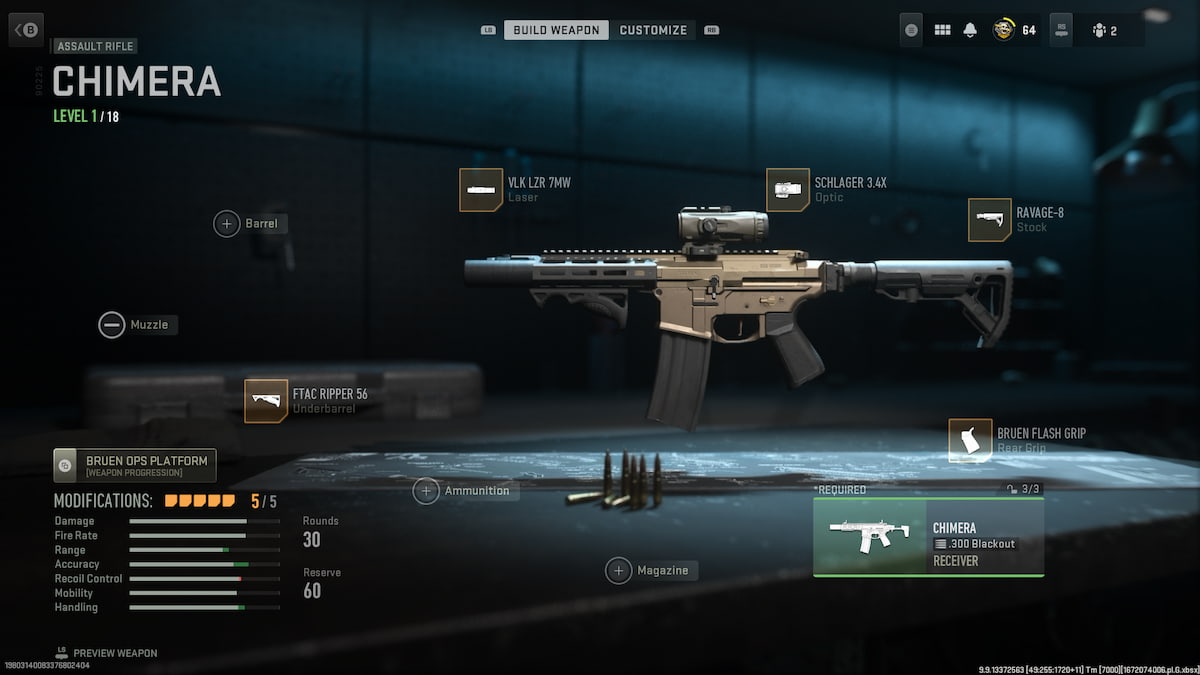Viewport: 1200px width, 675px height.
Task: Open the Bruen Flash Grip rear grip
Action: [970, 441]
